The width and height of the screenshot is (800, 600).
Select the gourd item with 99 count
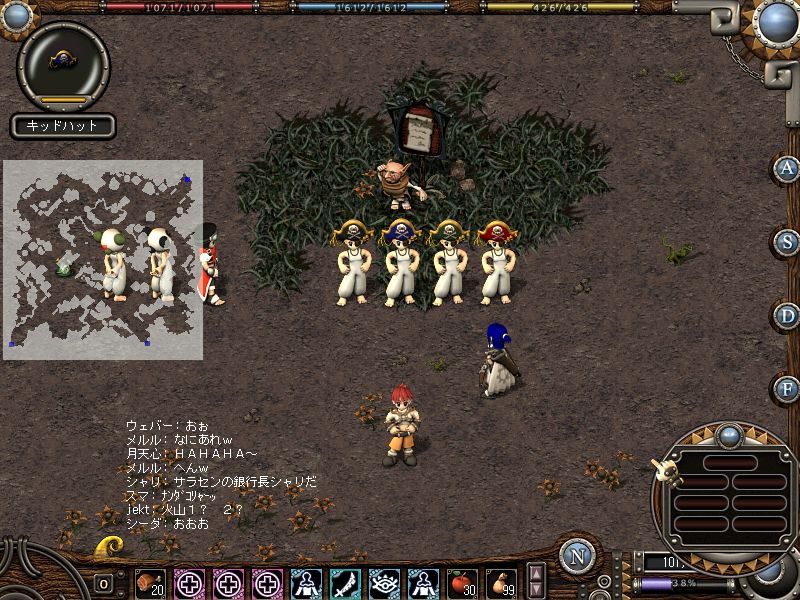point(501,582)
